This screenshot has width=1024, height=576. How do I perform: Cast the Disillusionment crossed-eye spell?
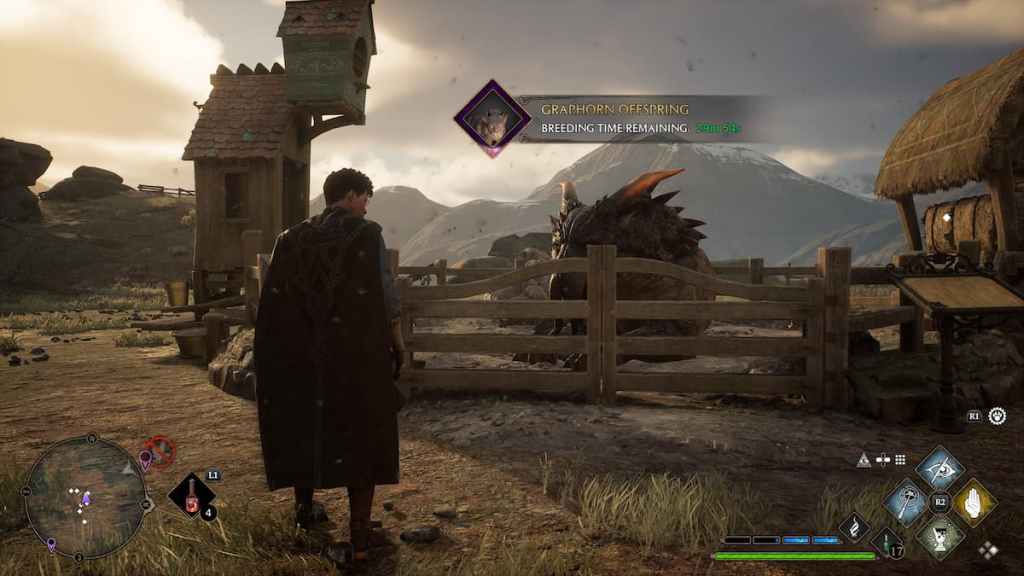940,467
